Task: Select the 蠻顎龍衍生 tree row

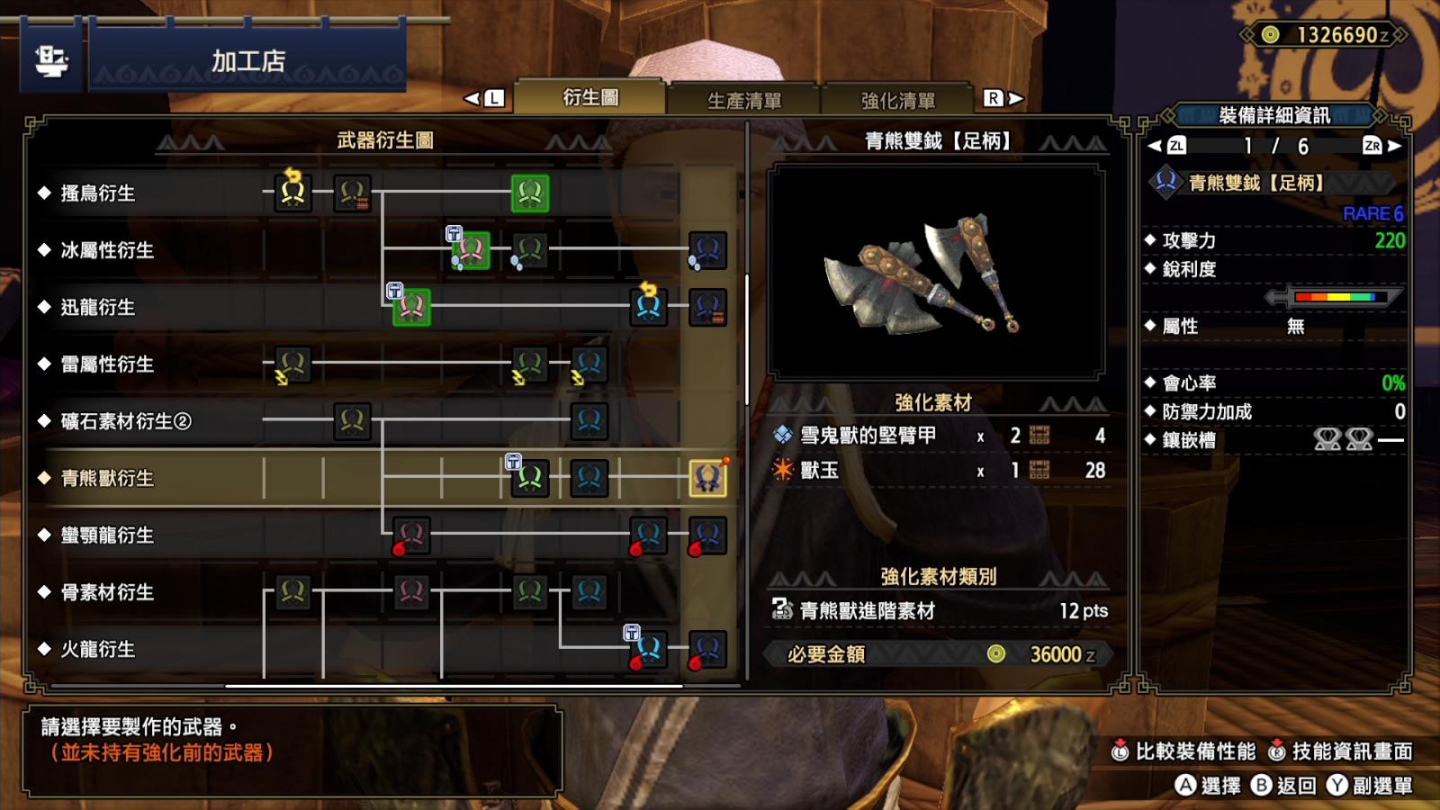Action: point(107,536)
